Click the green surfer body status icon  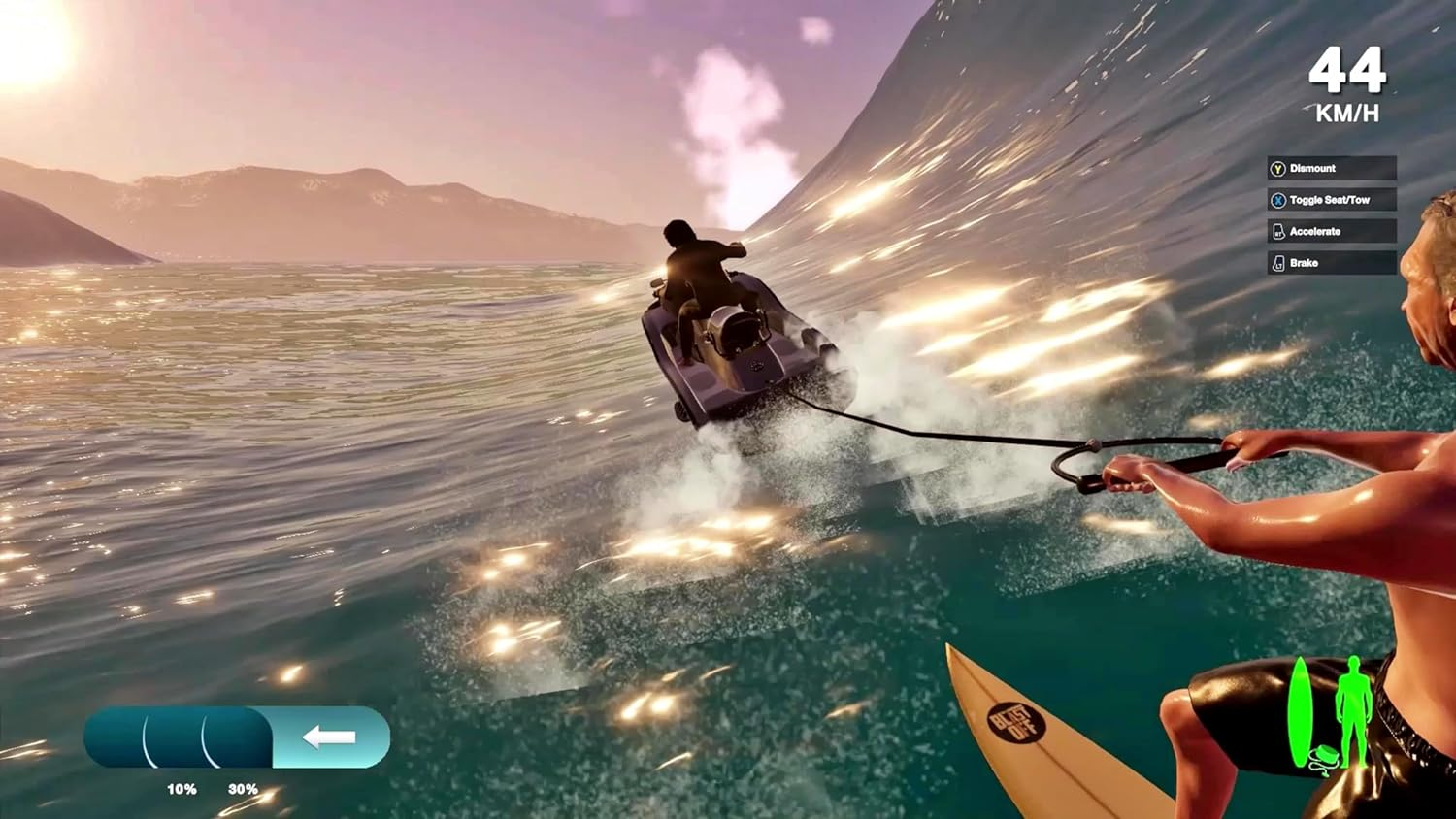(x=1353, y=708)
